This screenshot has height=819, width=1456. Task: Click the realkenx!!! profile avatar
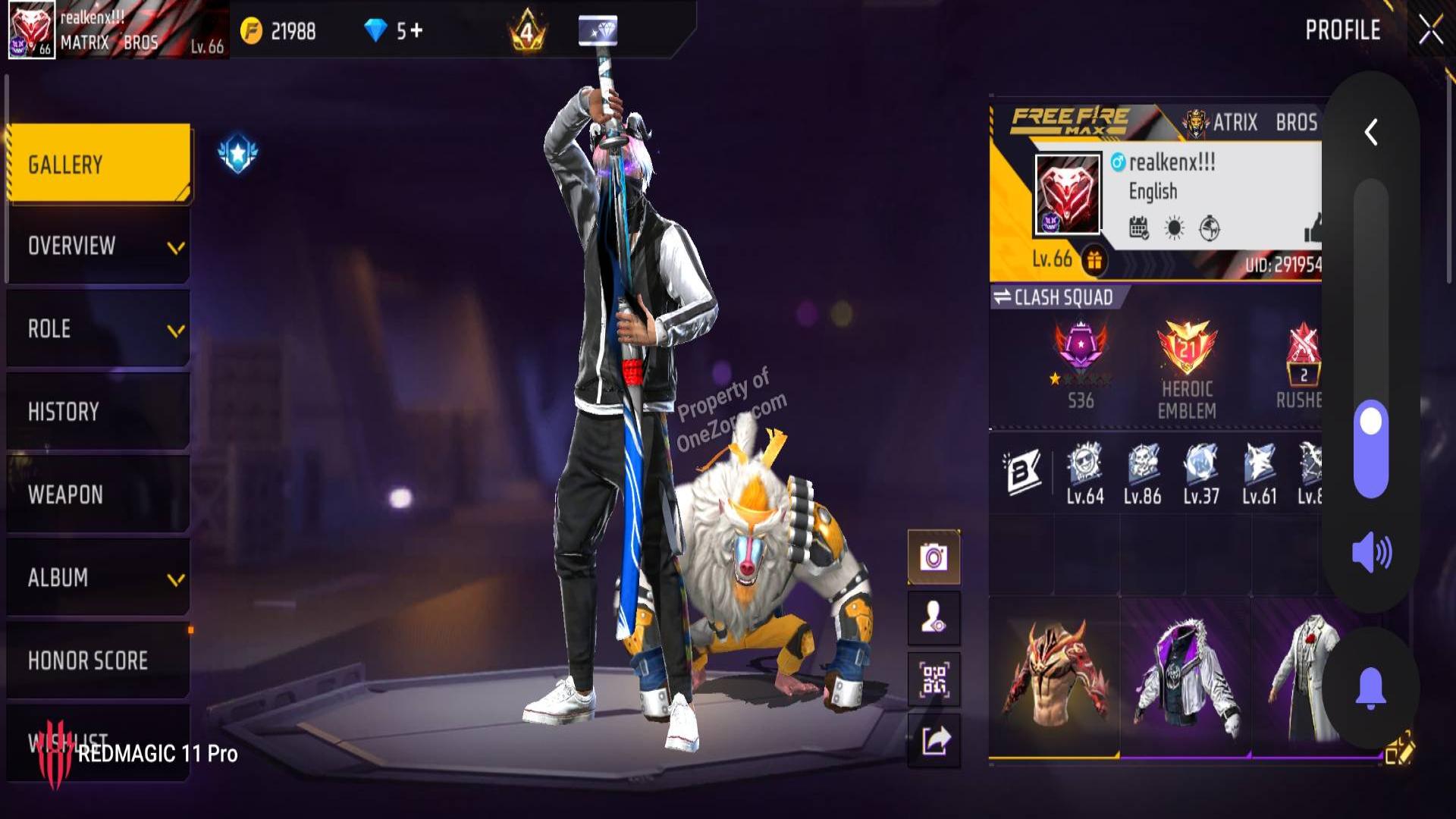coord(1067,194)
